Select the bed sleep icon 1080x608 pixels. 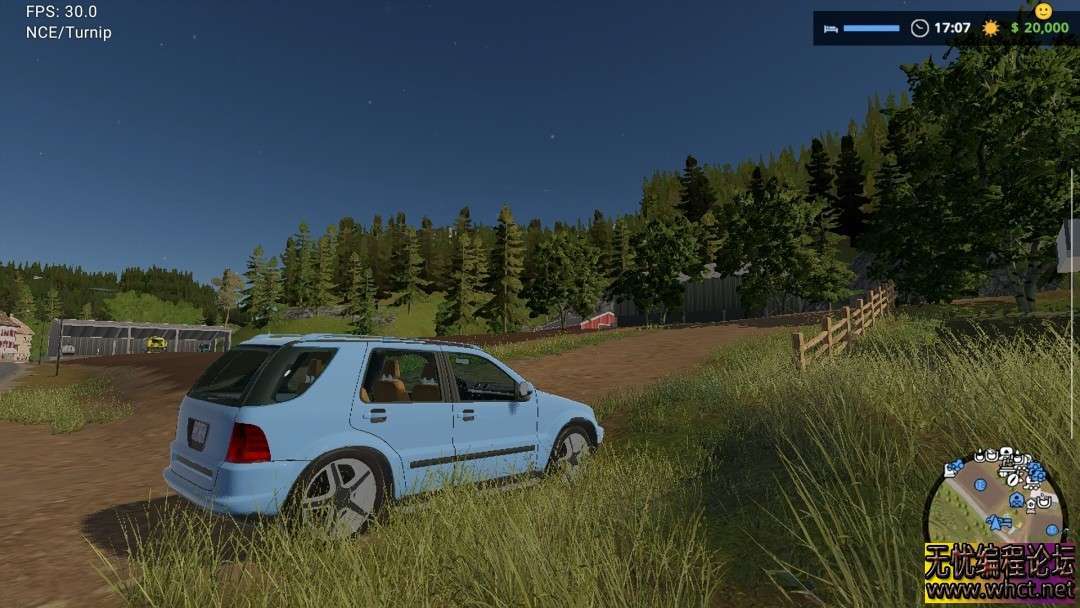tap(830, 28)
